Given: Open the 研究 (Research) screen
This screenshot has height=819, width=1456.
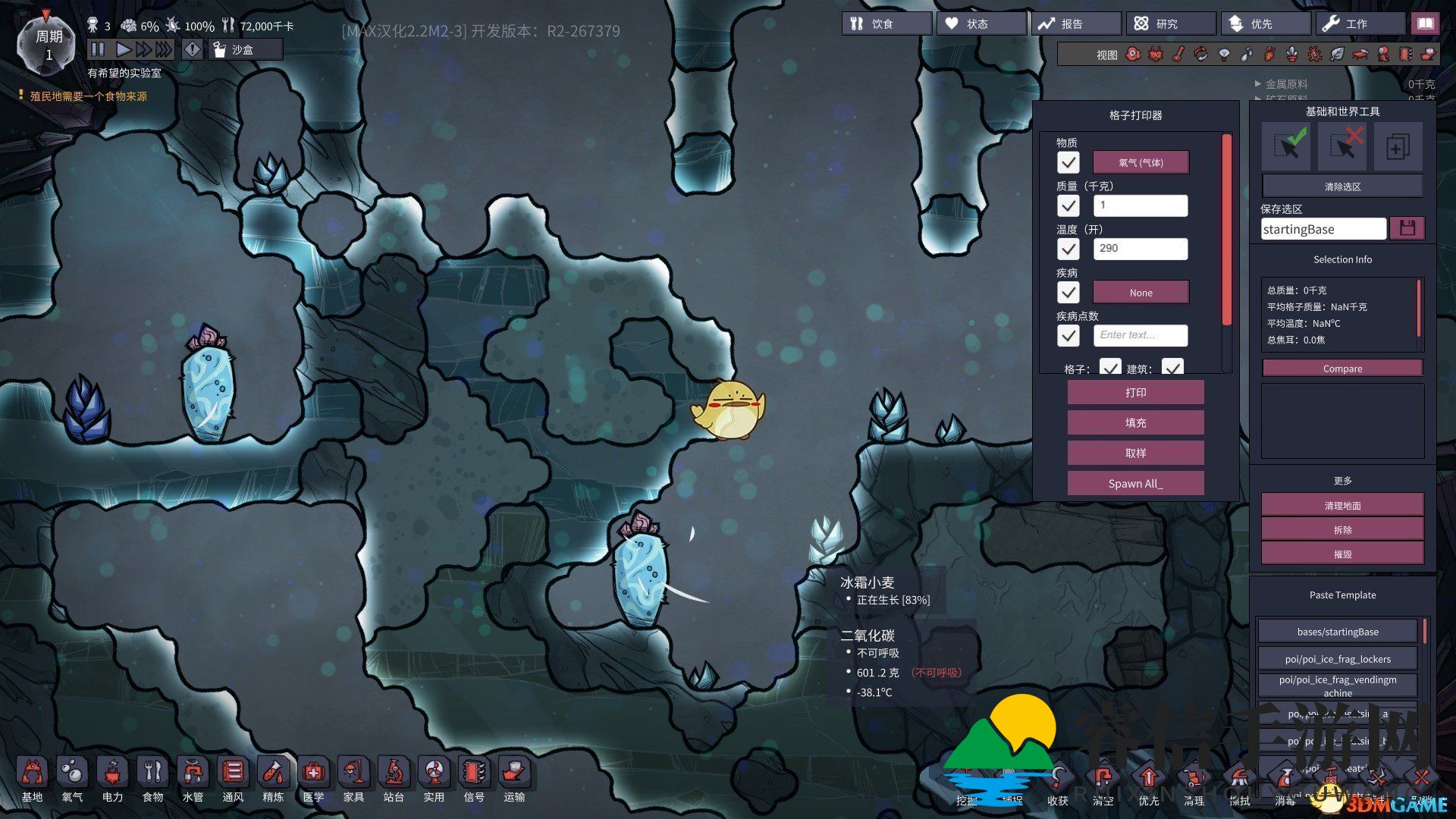Looking at the screenshot, I should [1170, 24].
